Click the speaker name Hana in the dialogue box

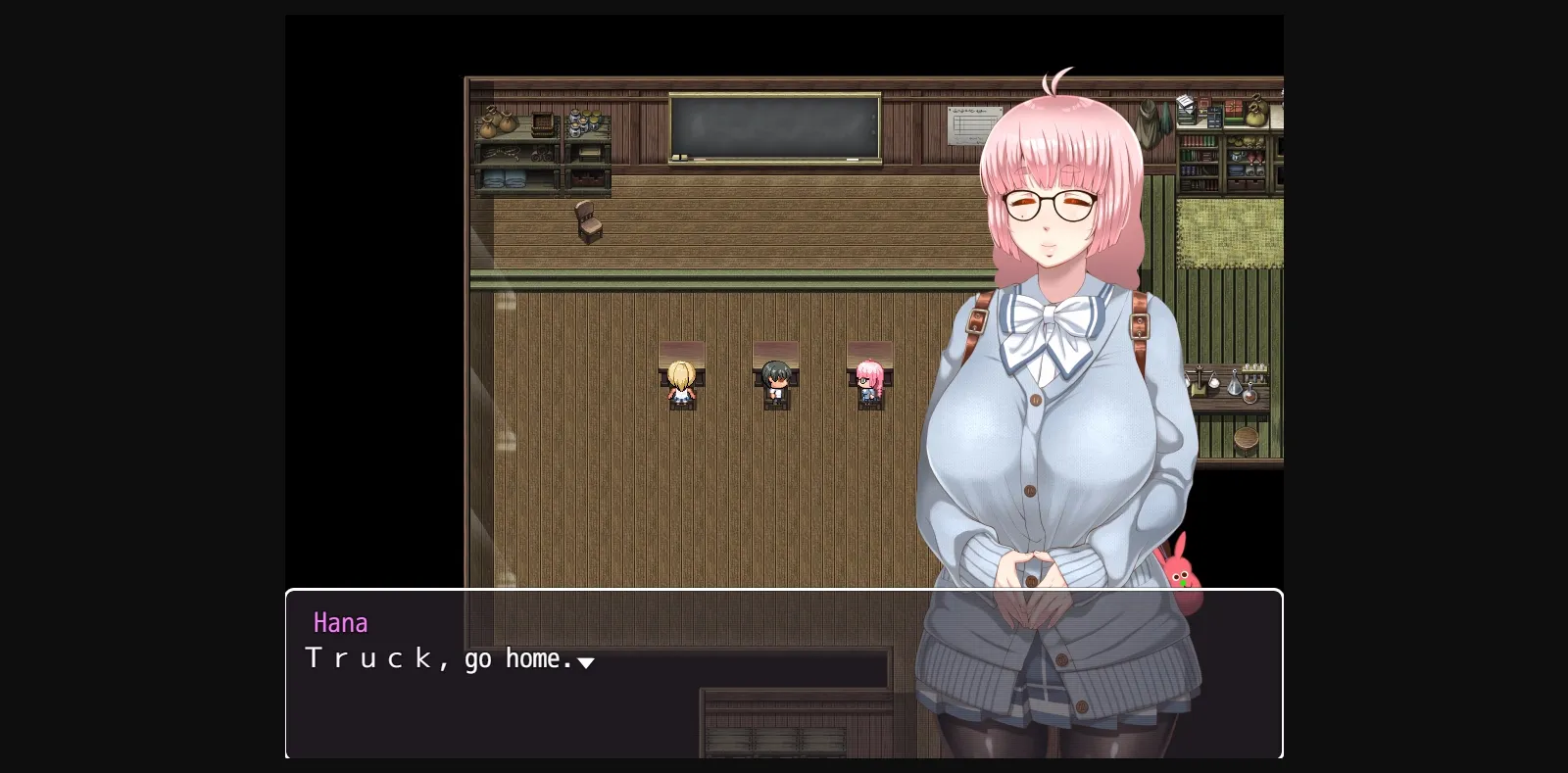[341, 622]
